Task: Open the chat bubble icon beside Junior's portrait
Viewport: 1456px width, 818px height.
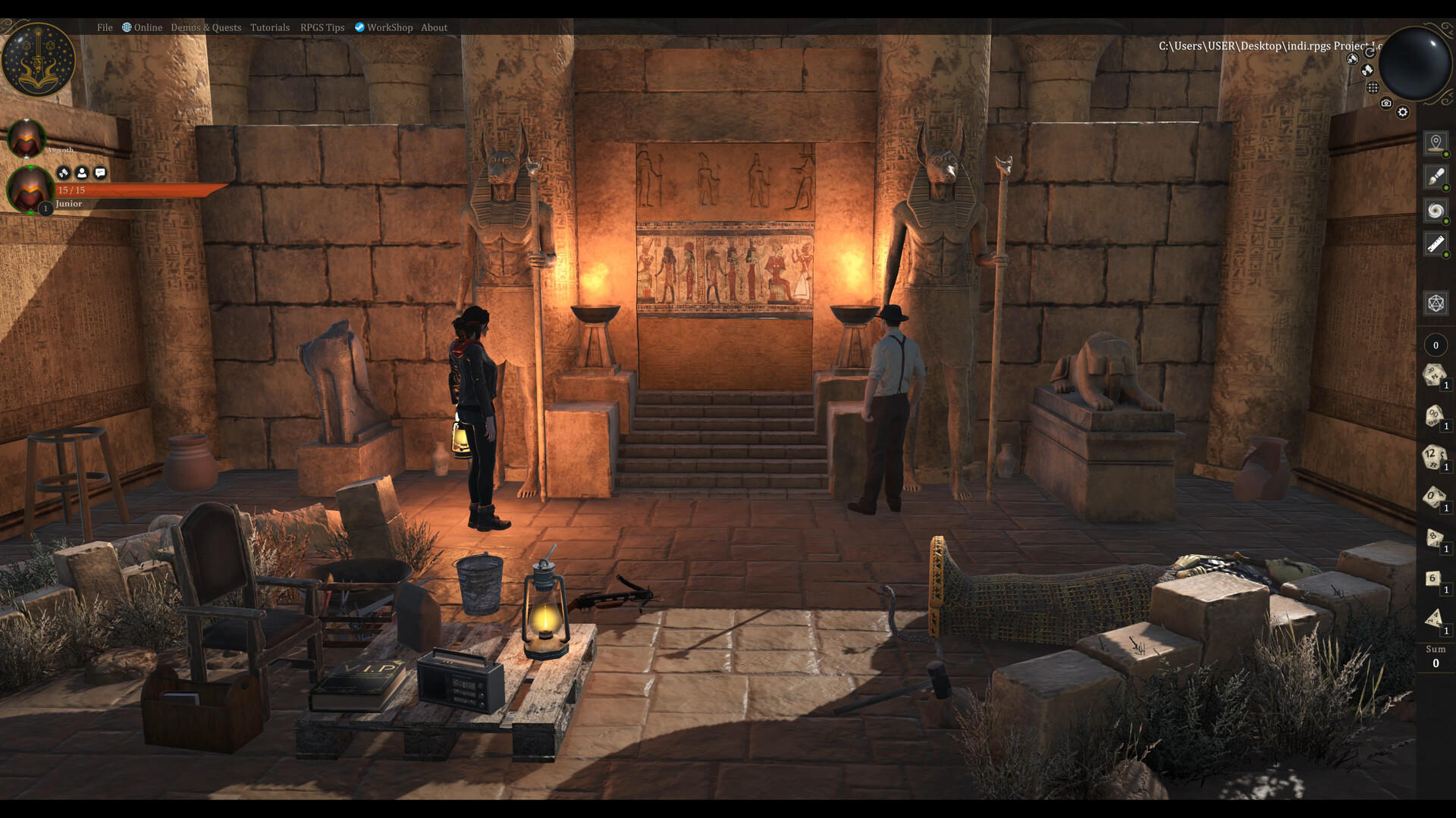Action: click(101, 174)
